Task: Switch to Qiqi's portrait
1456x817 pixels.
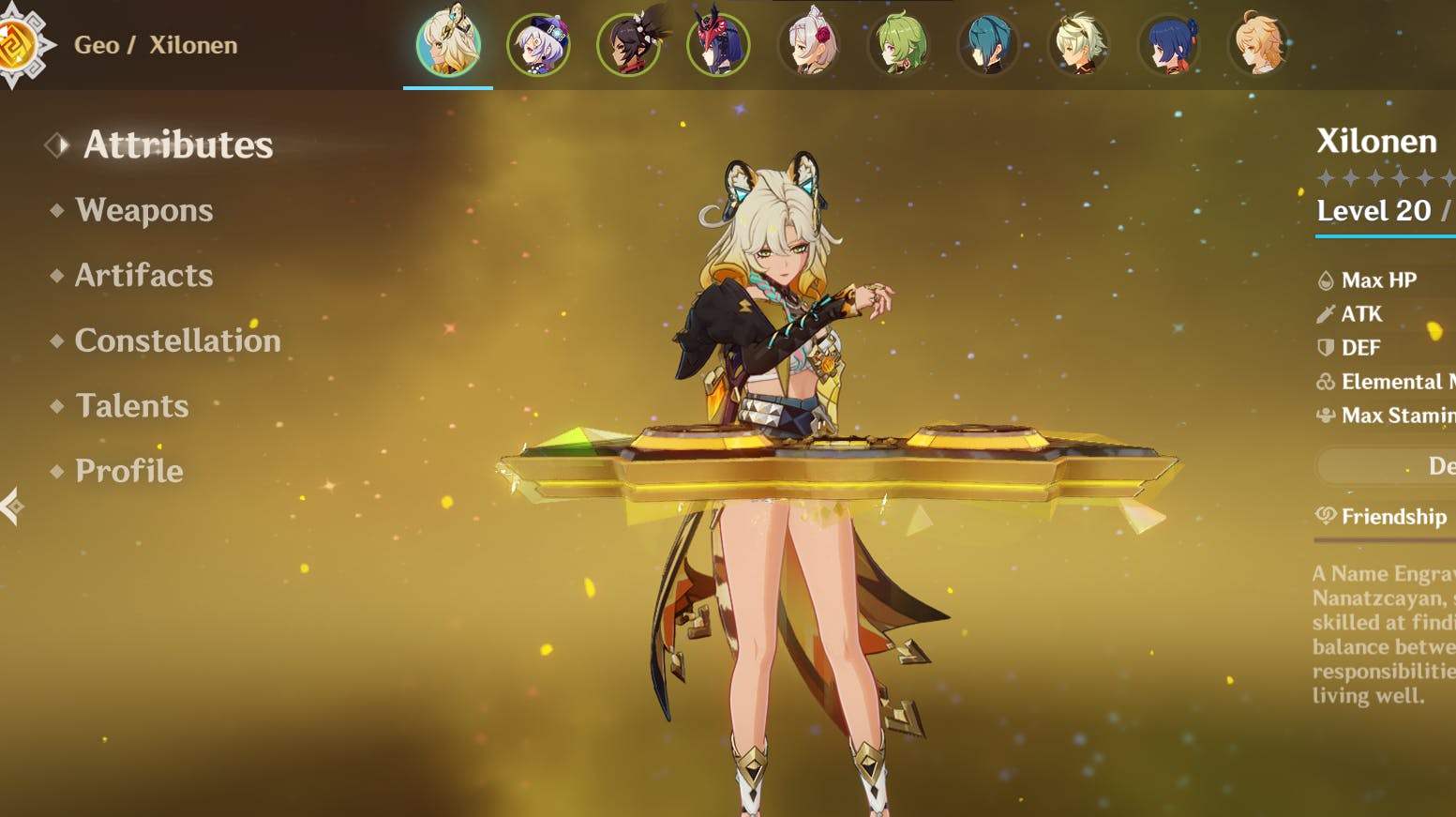Action: click(538, 44)
